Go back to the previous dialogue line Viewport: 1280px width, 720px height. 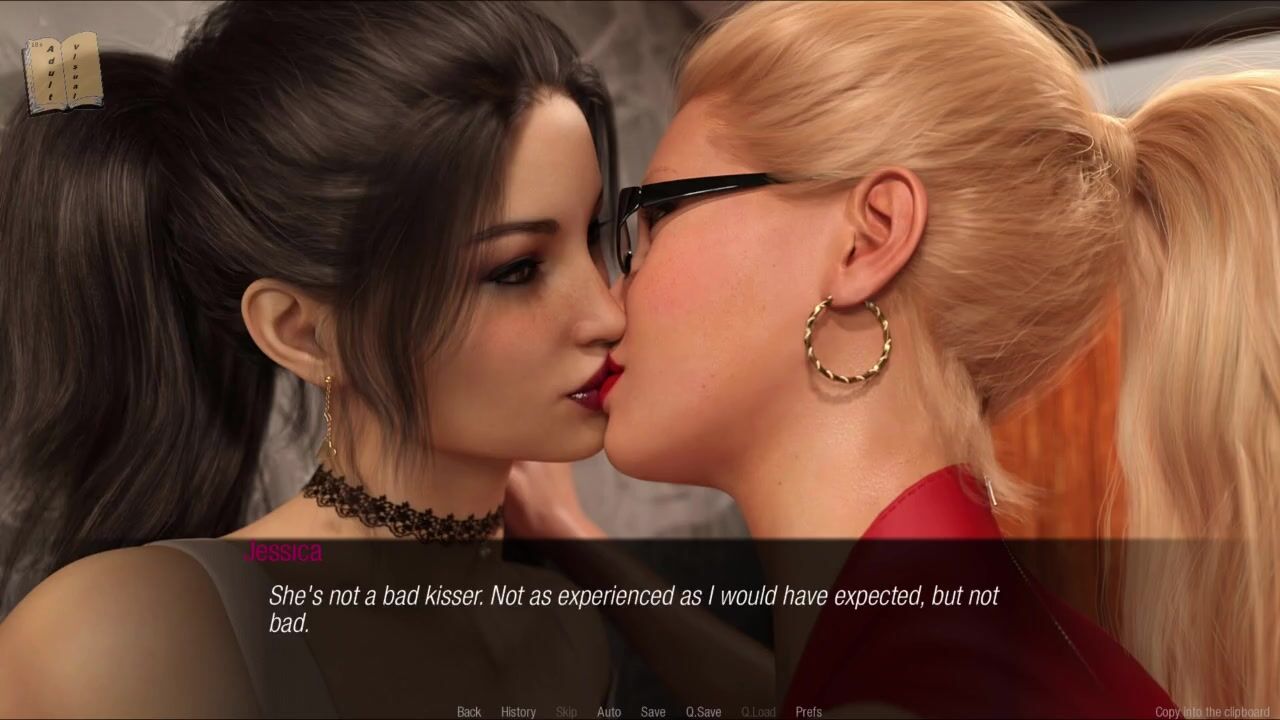[469, 712]
